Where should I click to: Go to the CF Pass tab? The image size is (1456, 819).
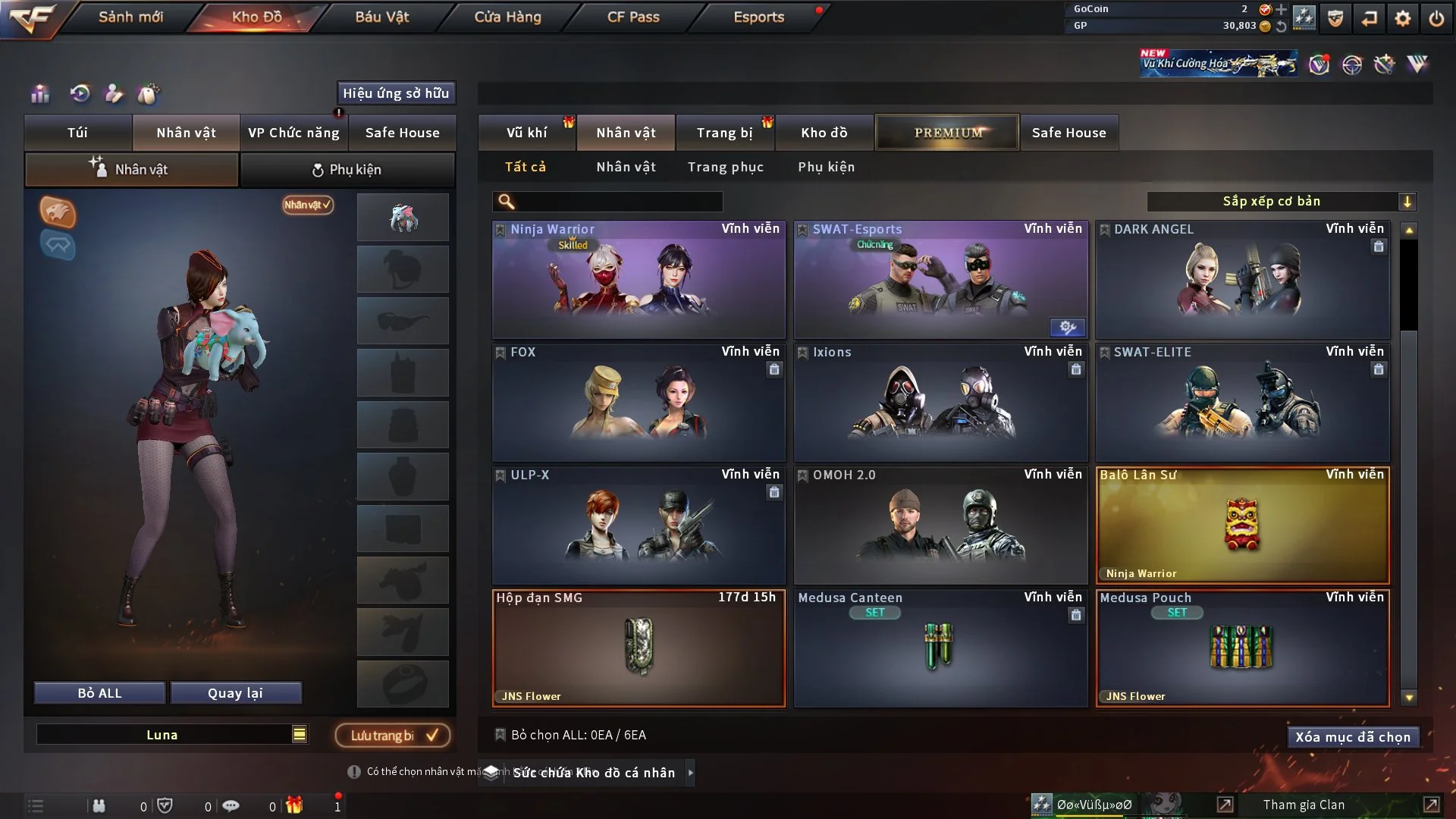point(633,17)
